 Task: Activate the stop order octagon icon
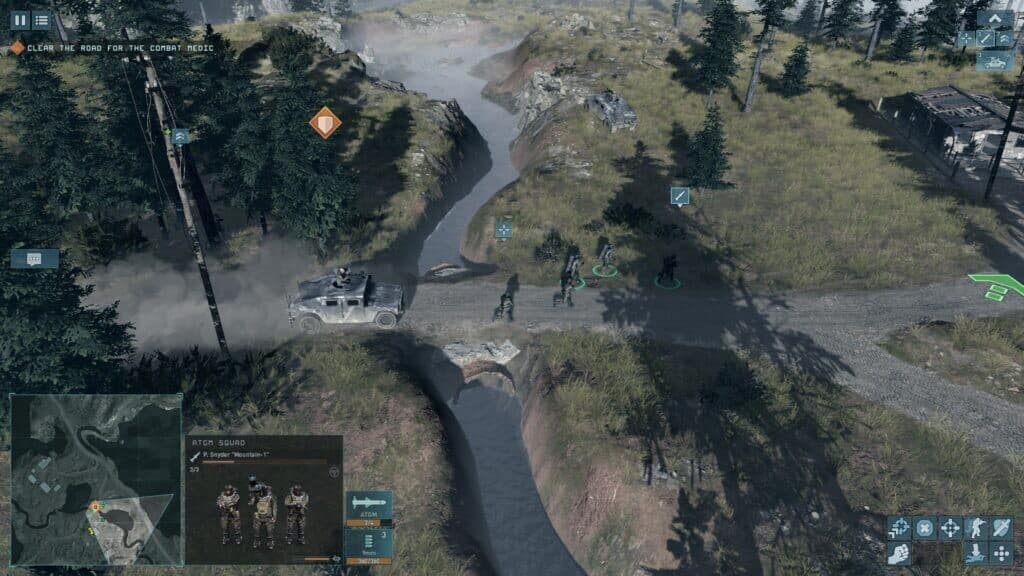[925, 527]
